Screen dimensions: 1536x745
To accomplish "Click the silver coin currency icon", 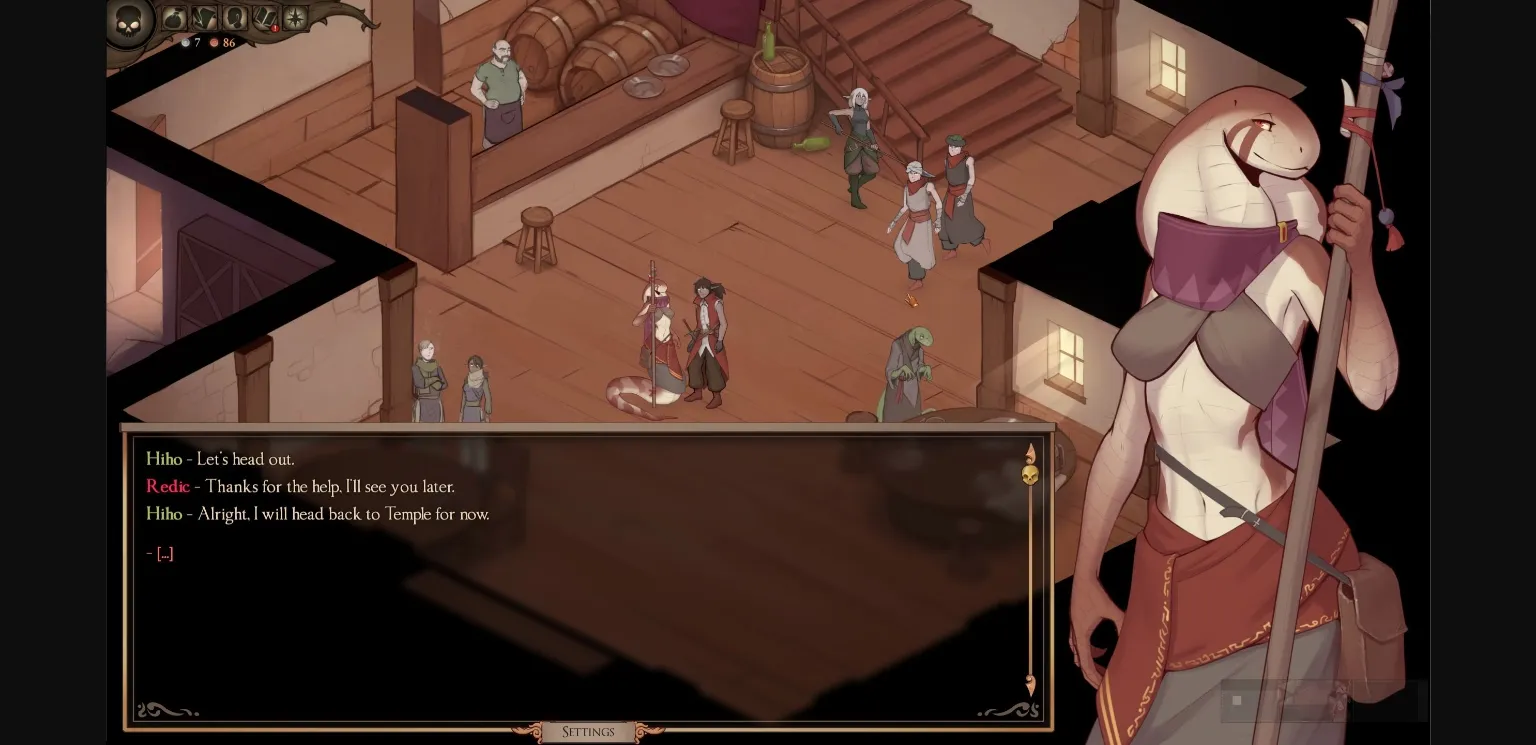I will pos(185,42).
